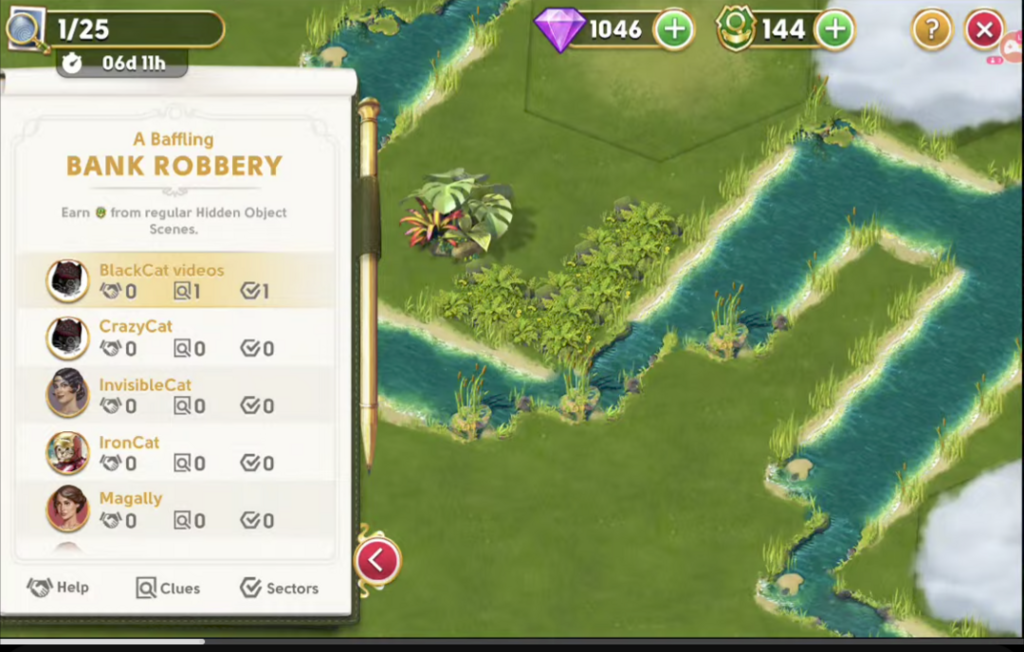Close the event map screen
Screen dimensions: 1024x652
point(984,30)
